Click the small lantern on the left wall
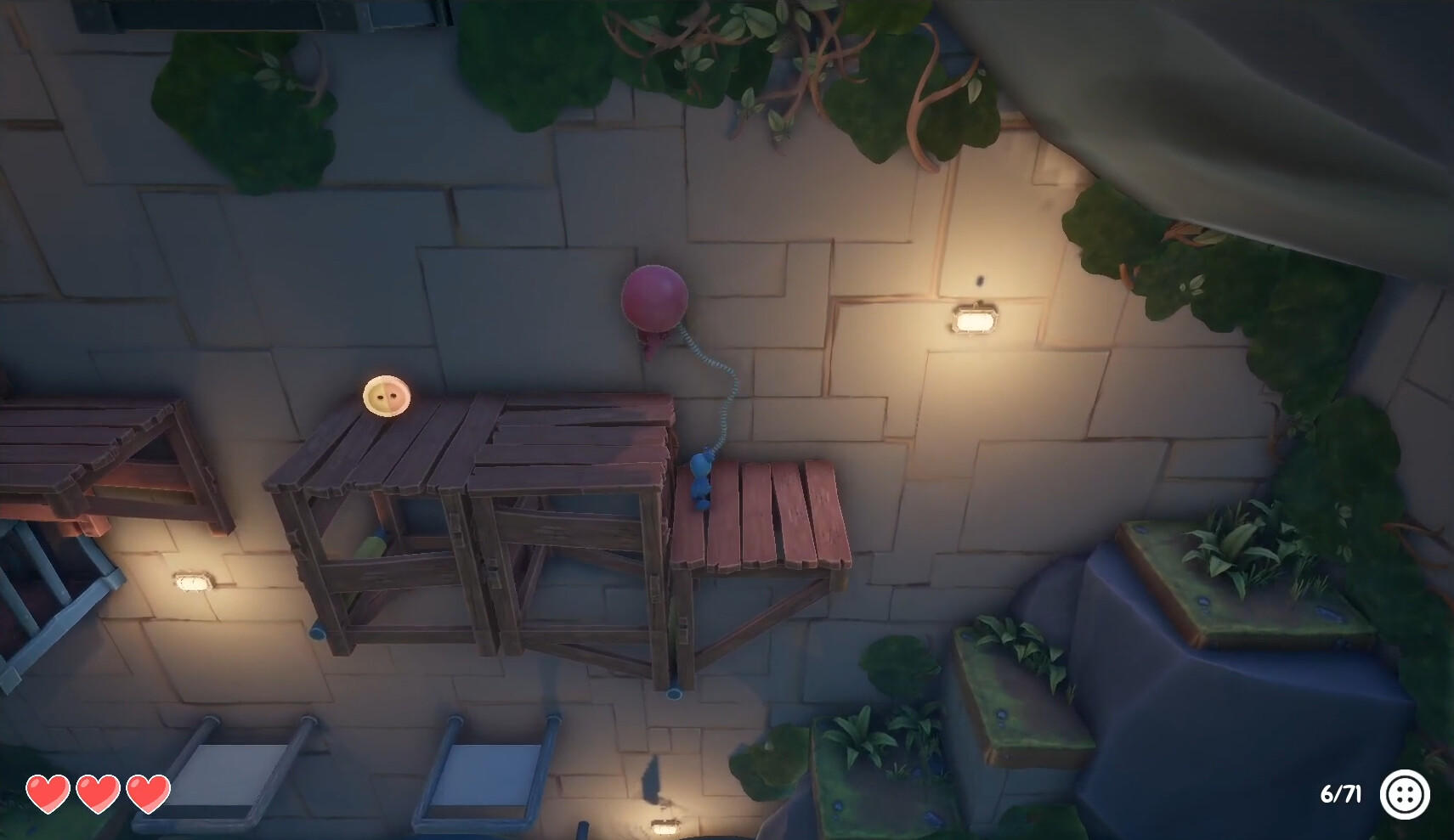Viewport: 1454px width, 840px height. [194, 582]
